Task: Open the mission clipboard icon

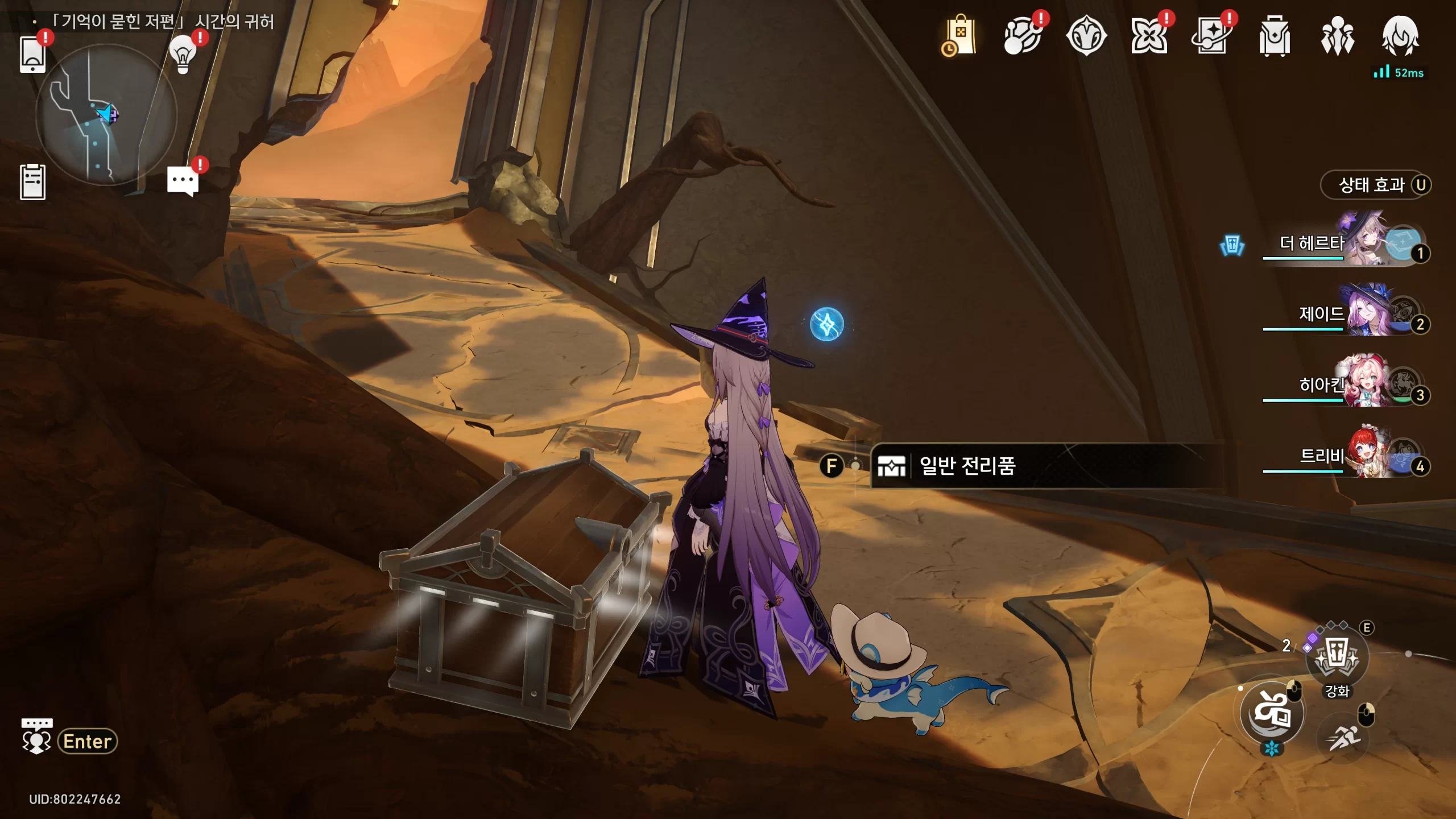Action: [32, 182]
